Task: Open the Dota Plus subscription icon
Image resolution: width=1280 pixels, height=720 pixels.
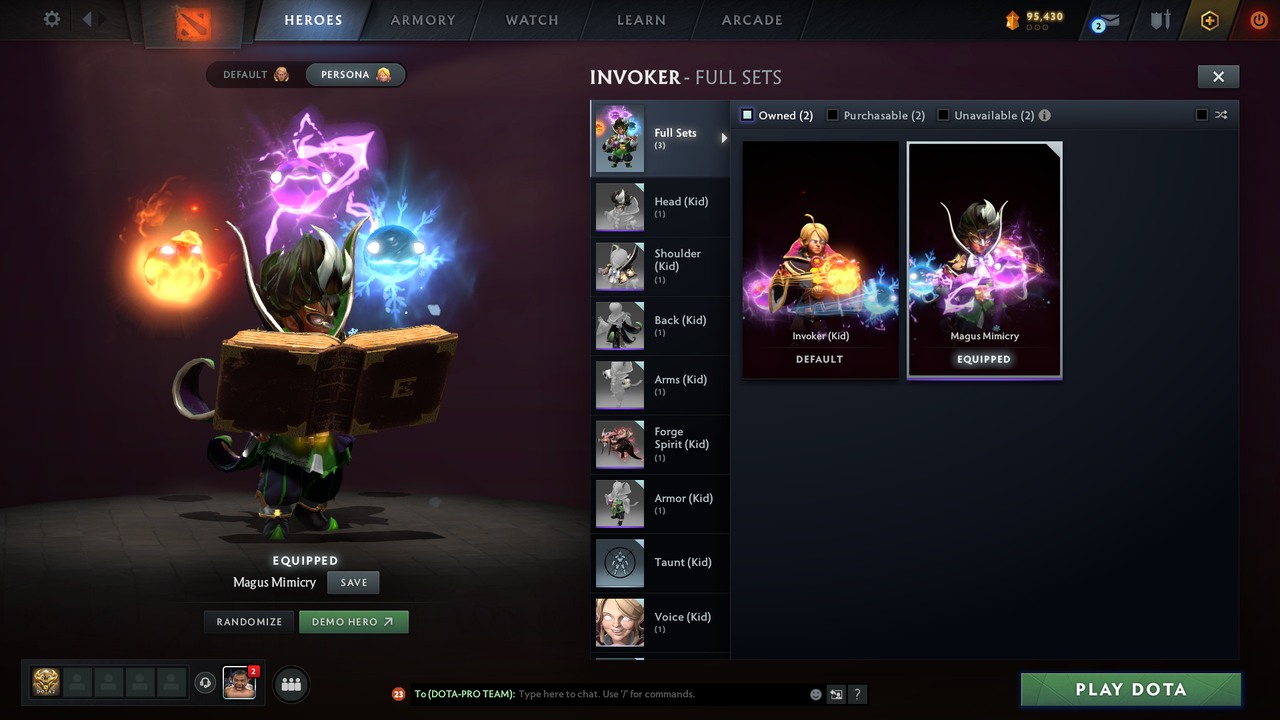Action: [x=1207, y=20]
